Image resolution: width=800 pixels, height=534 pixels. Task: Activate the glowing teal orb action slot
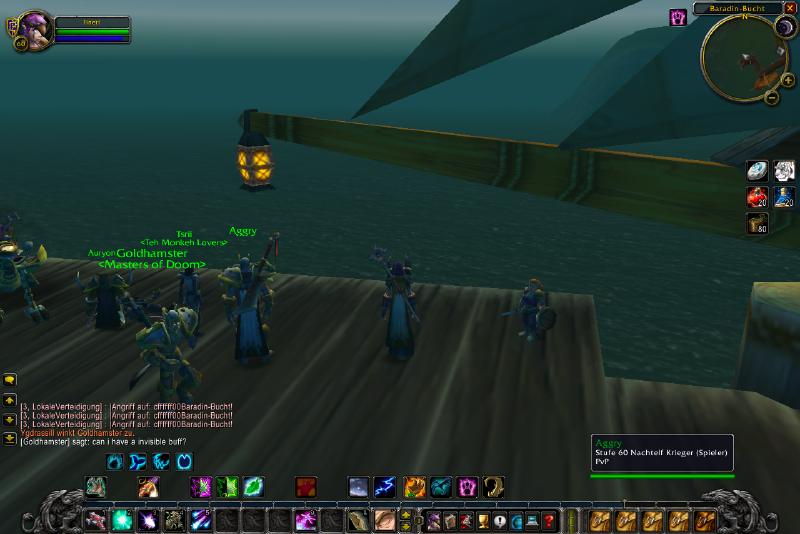[122, 520]
